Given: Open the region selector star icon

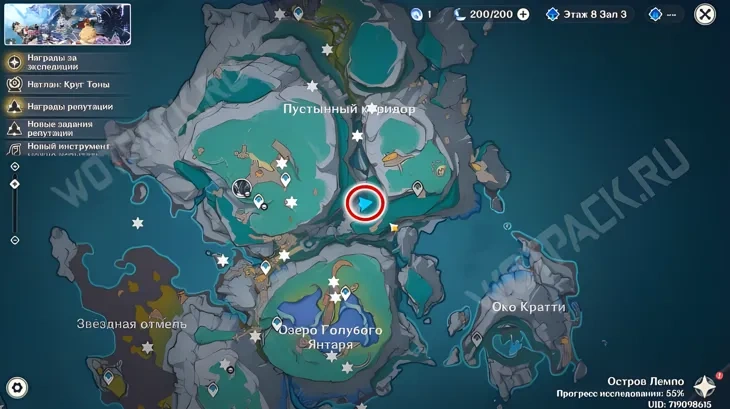Looking at the screenshot, I should pos(705,388).
